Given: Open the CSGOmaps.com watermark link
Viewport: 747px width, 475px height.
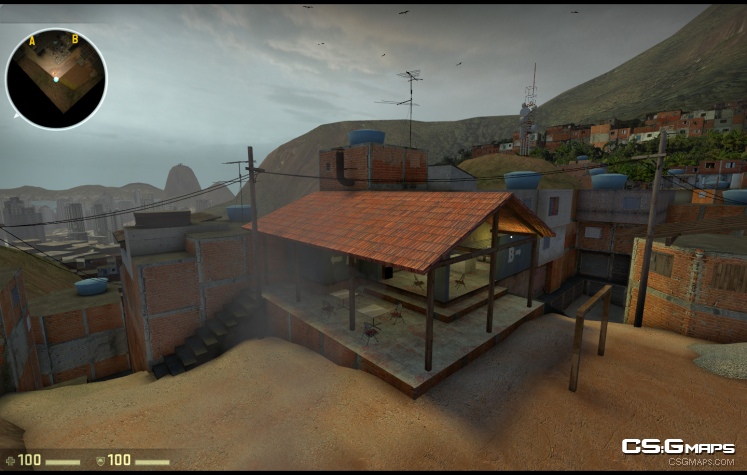Looking at the screenshot, I should click(x=678, y=451).
